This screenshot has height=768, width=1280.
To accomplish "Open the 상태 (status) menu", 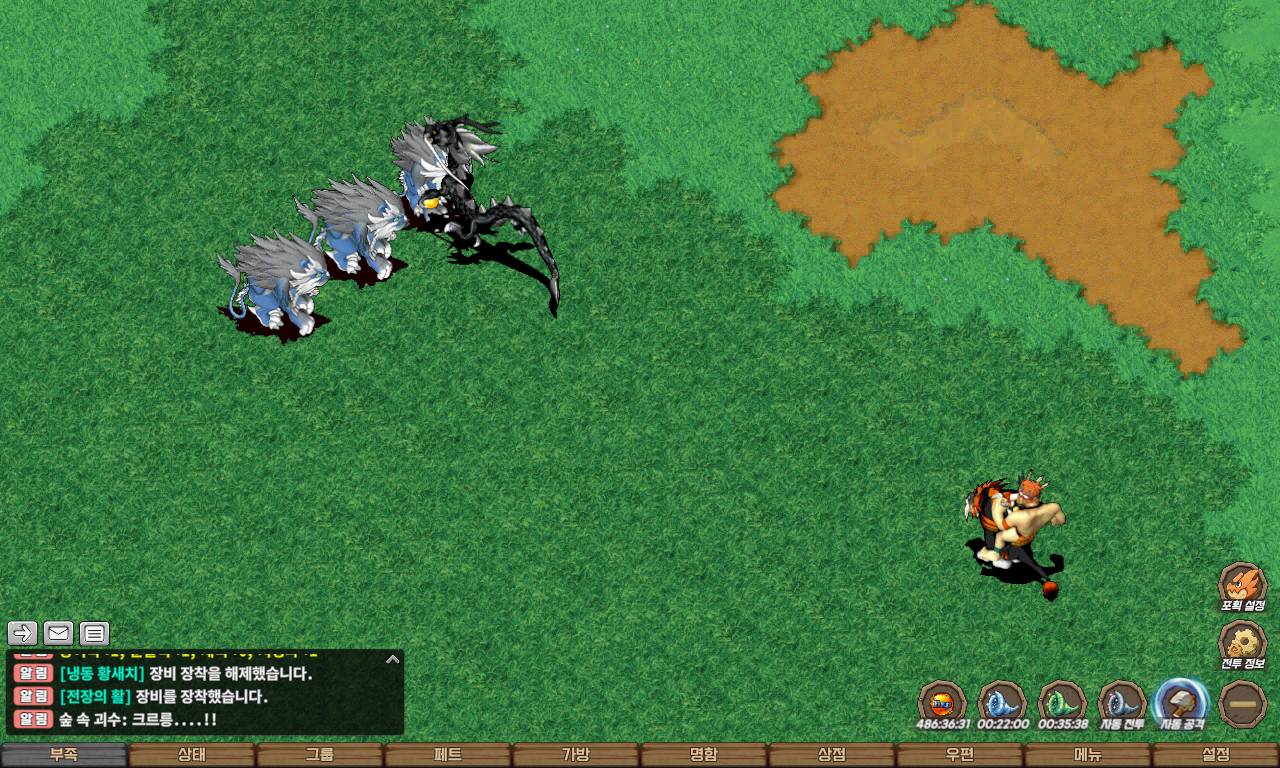I will 192,755.
